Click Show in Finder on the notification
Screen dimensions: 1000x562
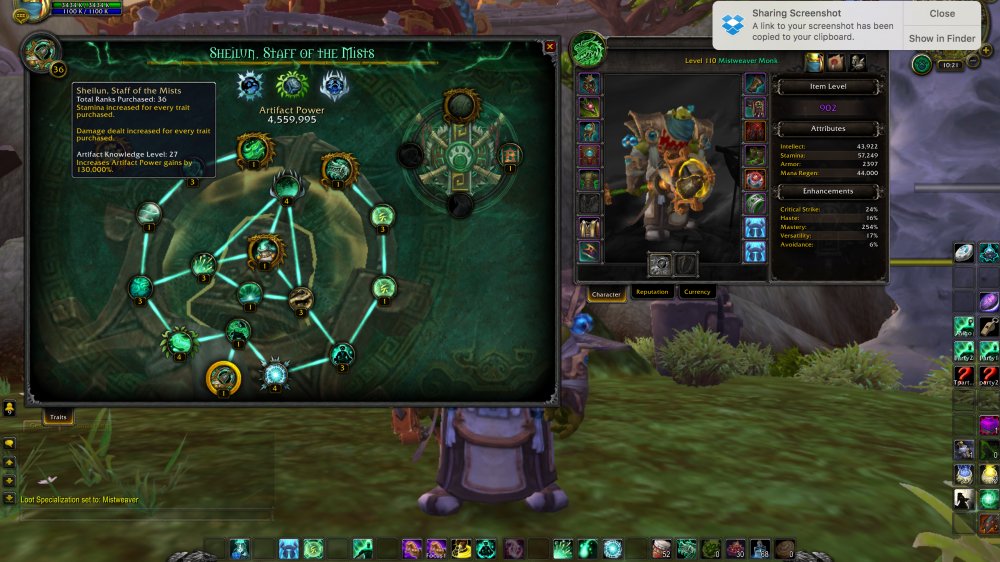(x=942, y=39)
